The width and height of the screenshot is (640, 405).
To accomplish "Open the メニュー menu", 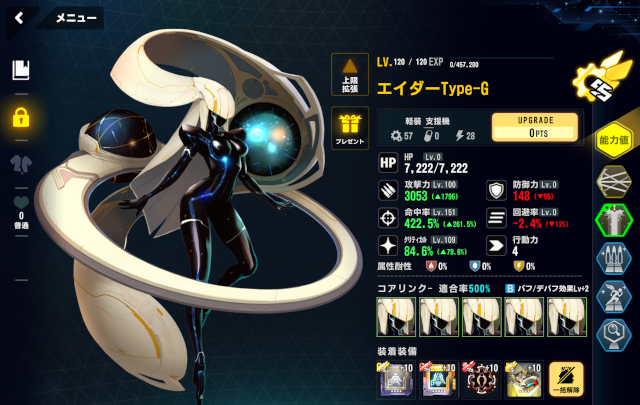I will coord(75,18).
